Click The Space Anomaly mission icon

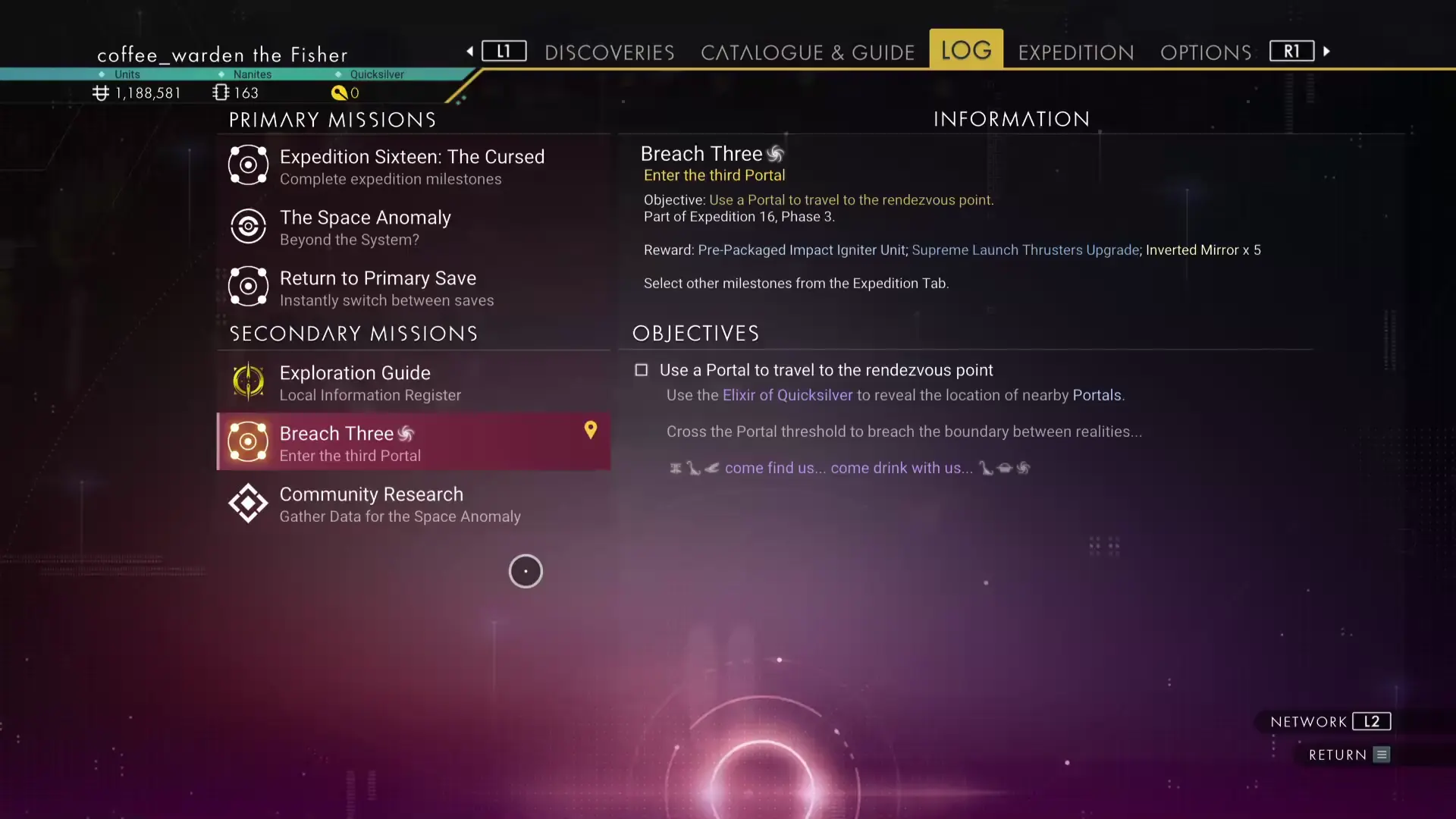247,226
